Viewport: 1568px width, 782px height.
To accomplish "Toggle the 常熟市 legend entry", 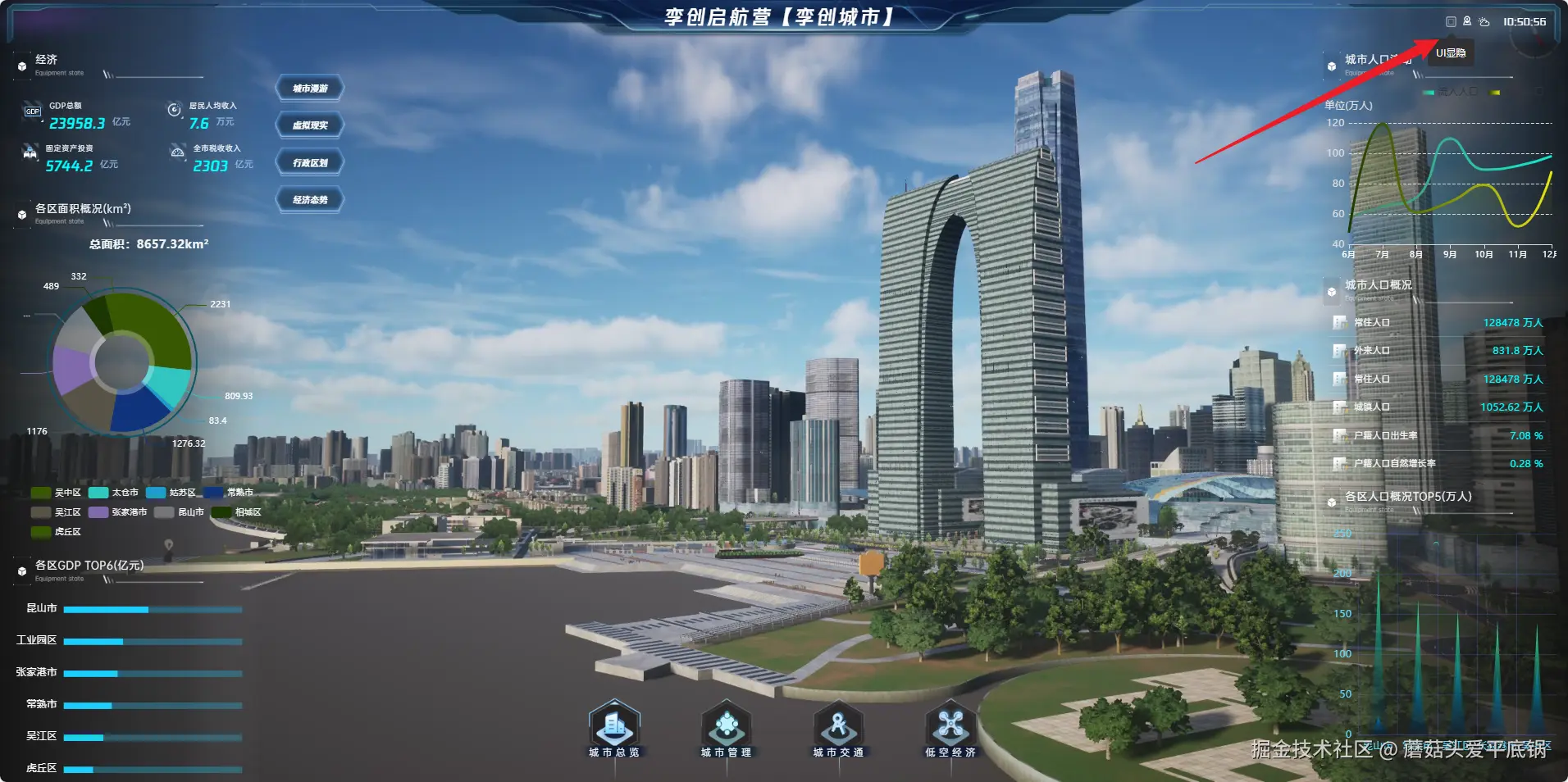I will pyautogui.click(x=228, y=493).
